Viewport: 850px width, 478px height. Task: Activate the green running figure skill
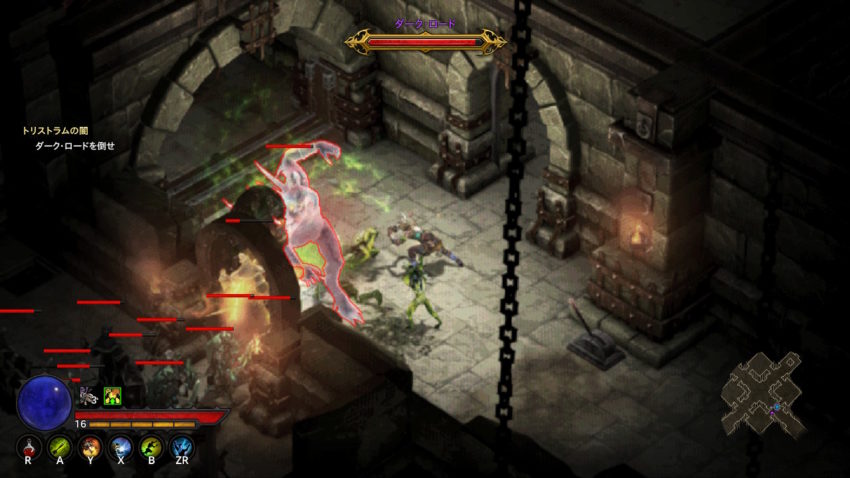pyautogui.click(x=151, y=448)
